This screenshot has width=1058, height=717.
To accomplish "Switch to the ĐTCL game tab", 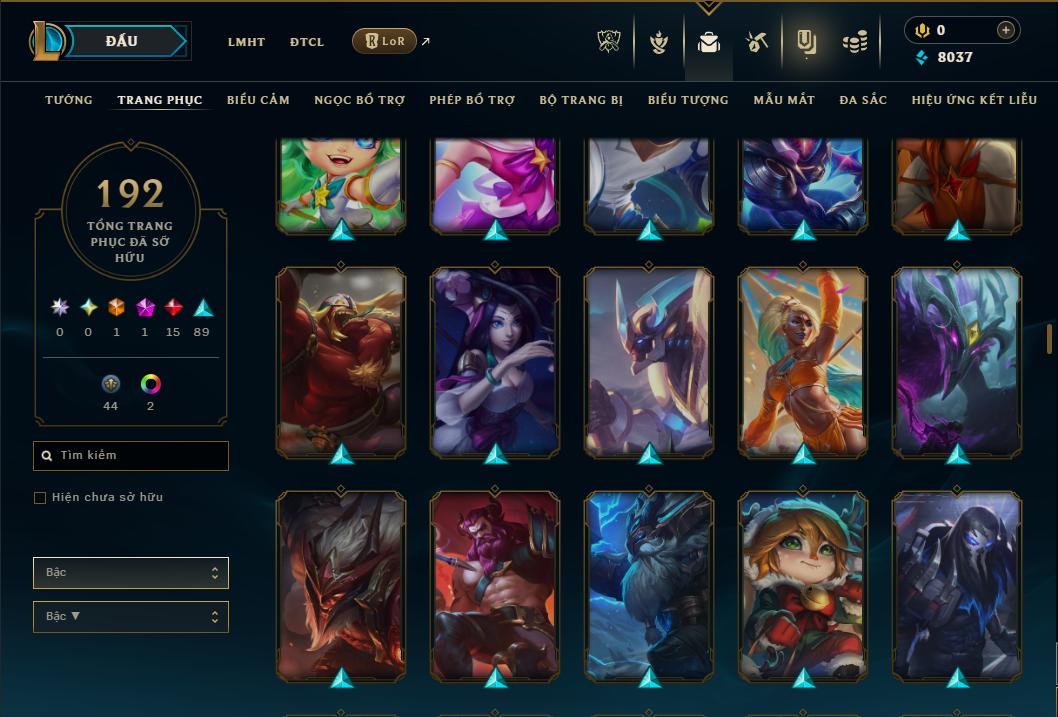I will (x=307, y=42).
